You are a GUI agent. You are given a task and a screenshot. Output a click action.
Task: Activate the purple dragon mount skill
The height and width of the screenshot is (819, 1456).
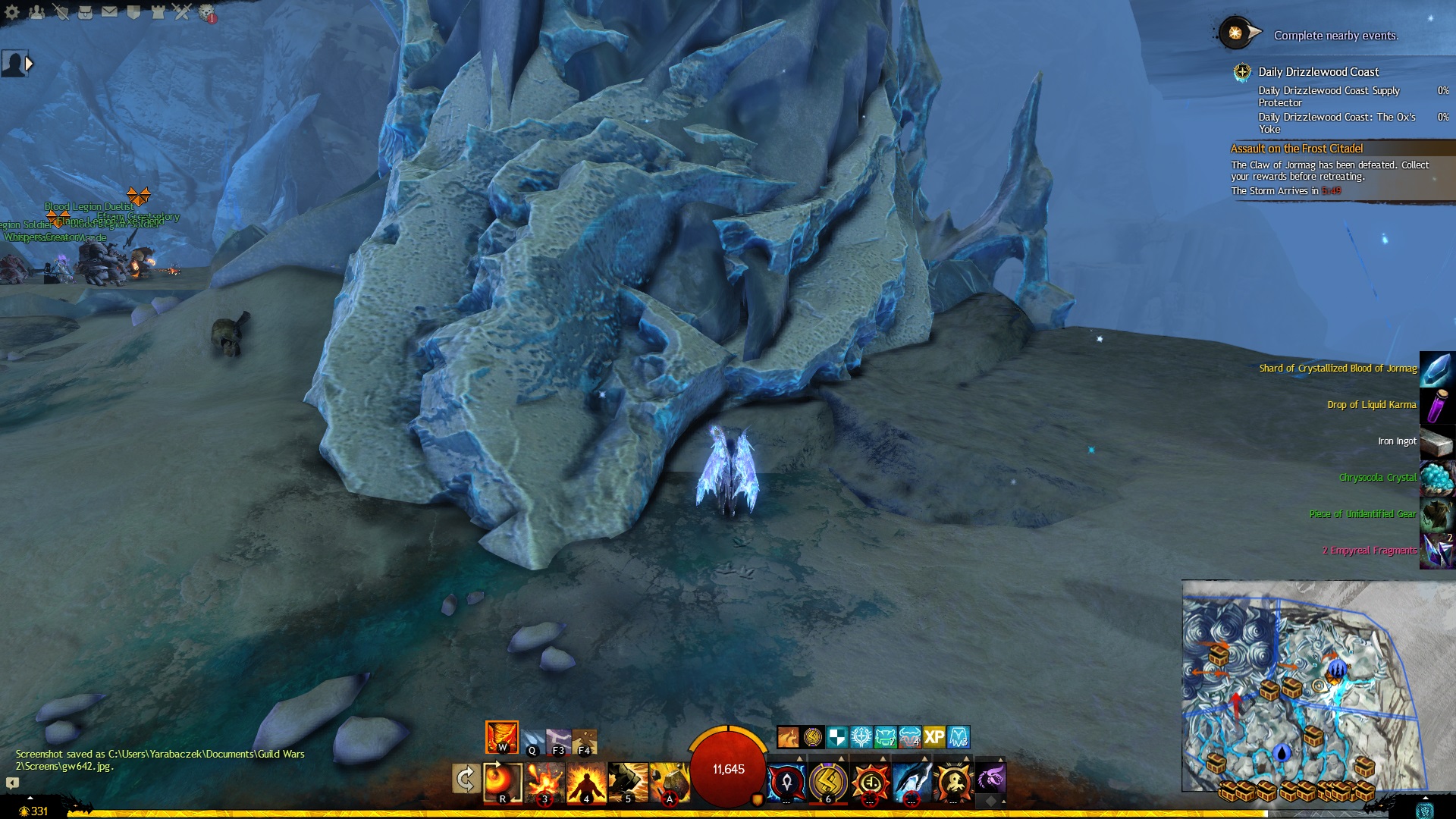point(990,779)
